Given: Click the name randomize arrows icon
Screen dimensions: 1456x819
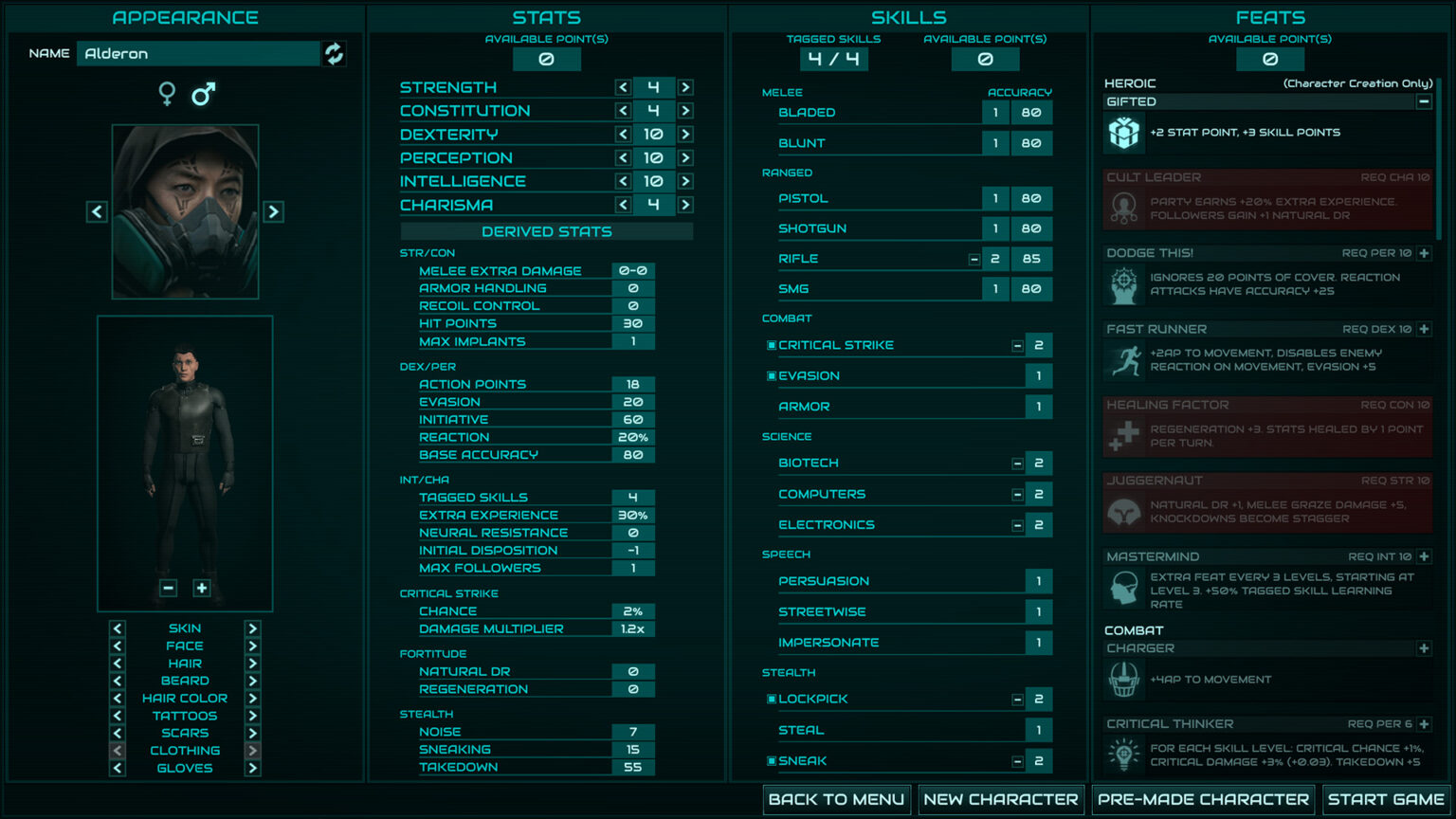Looking at the screenshot, I should click(x=334, y=53).
